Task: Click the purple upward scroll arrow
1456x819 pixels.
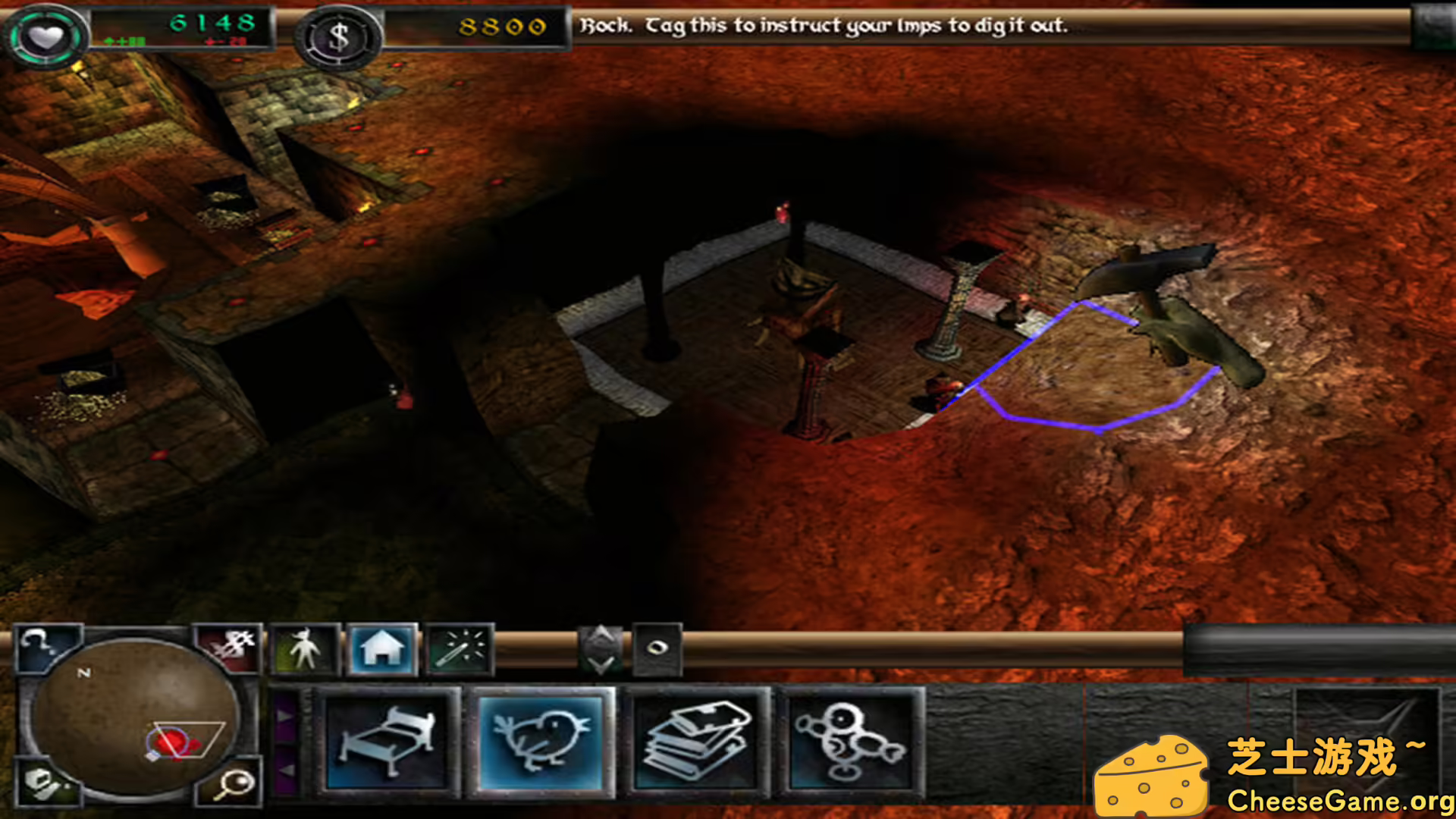Action: click(x=287, y=717)
